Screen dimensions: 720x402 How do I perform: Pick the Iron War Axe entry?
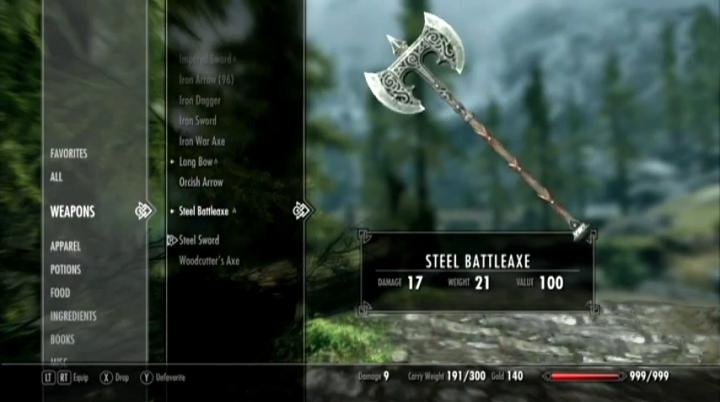pos(202,142)
